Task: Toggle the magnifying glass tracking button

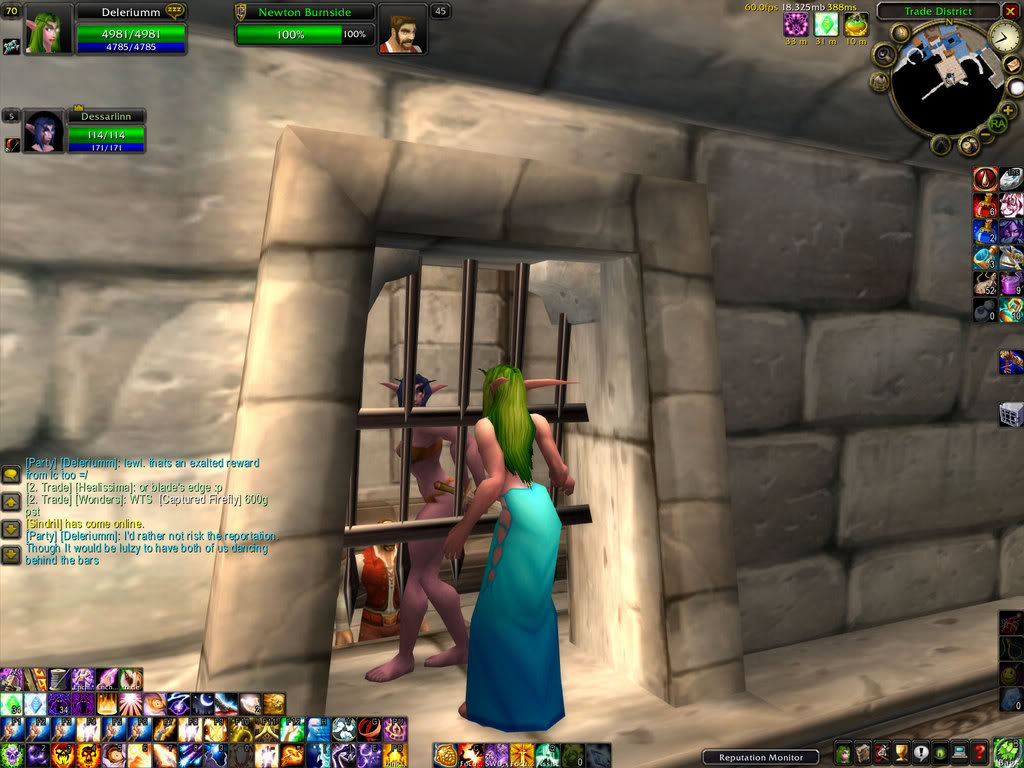Action: click(x=883, y=53)
